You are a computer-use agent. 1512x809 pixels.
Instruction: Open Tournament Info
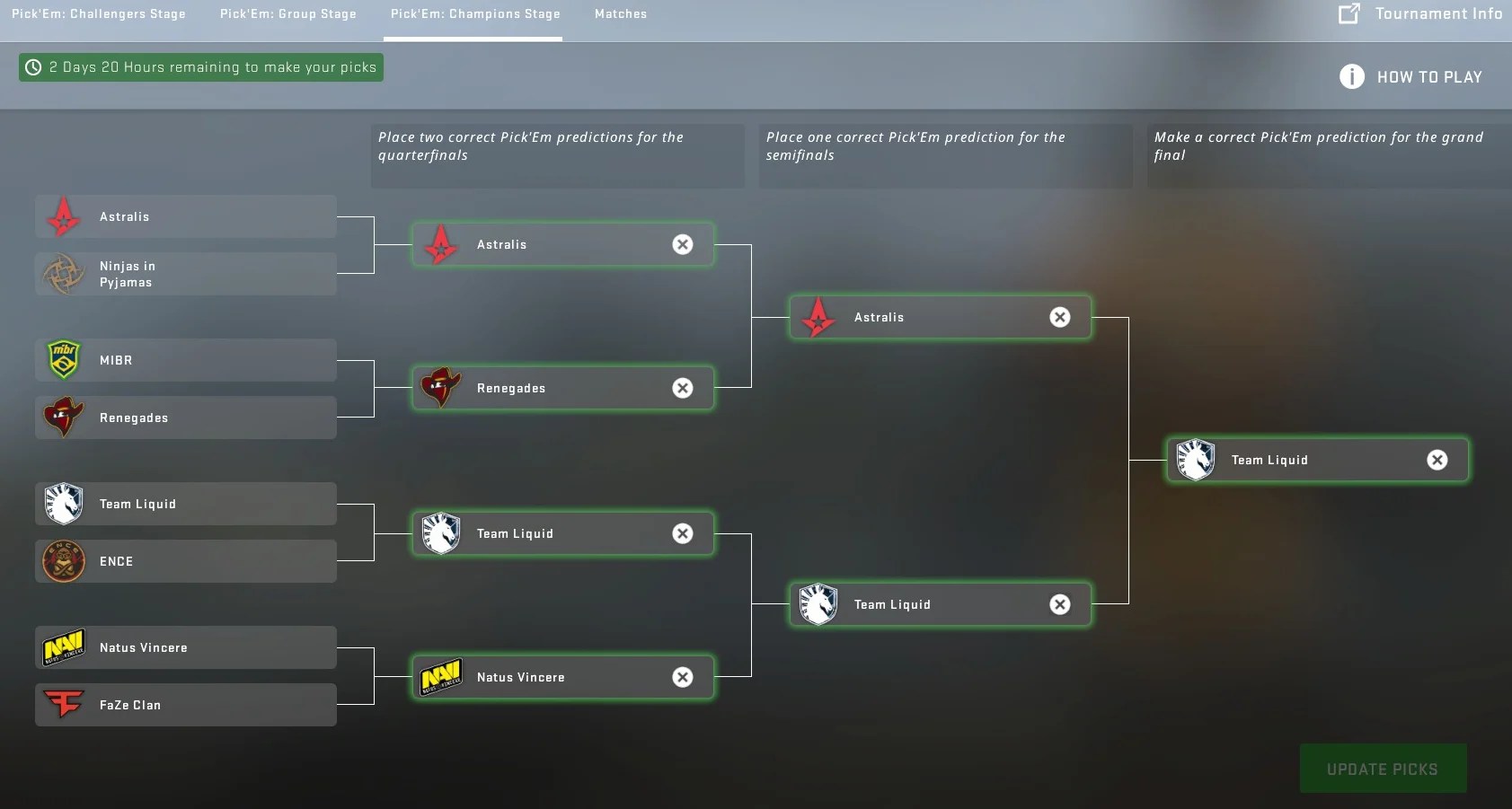point(1436,13)
